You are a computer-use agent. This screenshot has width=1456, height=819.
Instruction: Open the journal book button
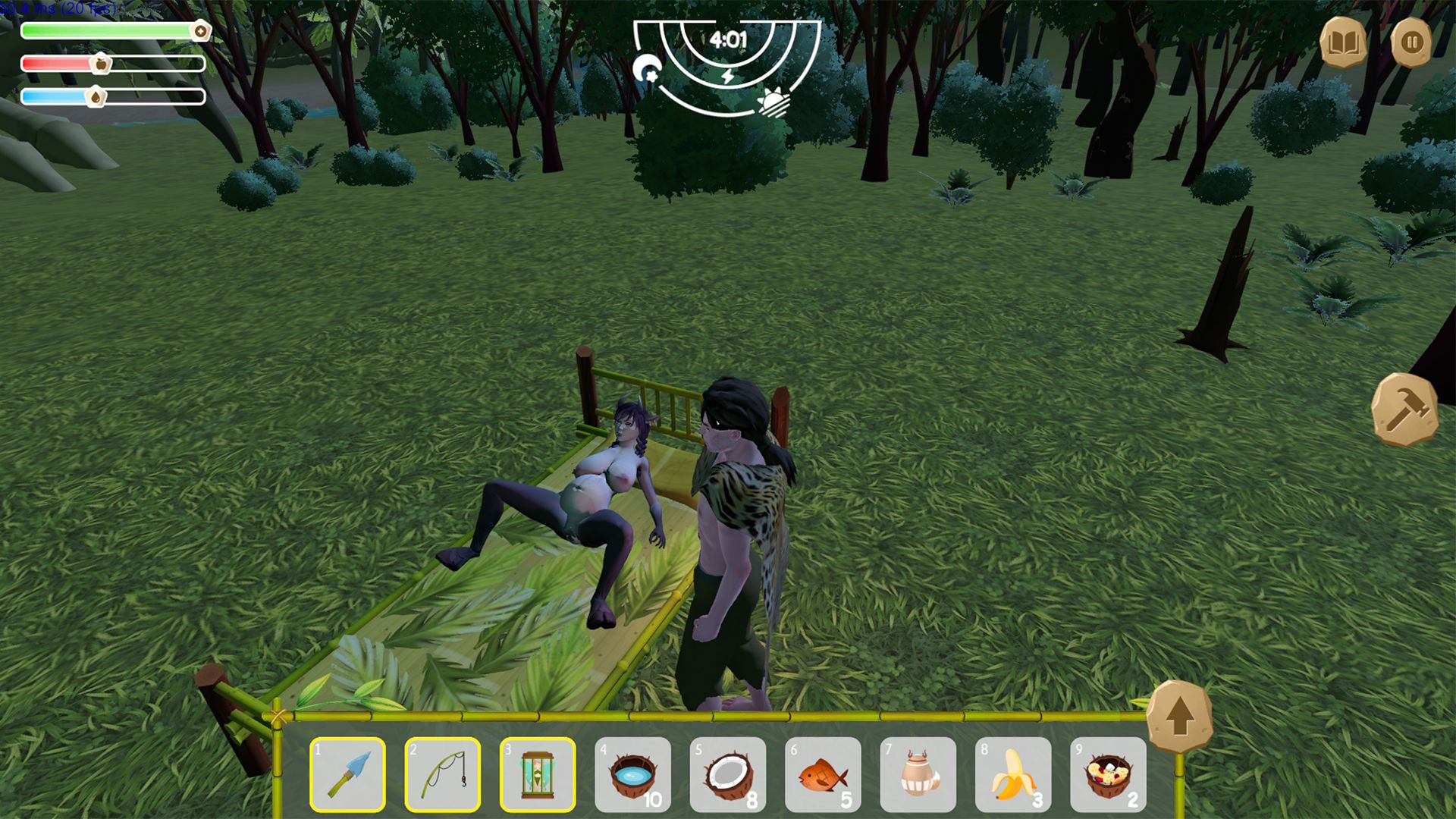[1343, 42]
